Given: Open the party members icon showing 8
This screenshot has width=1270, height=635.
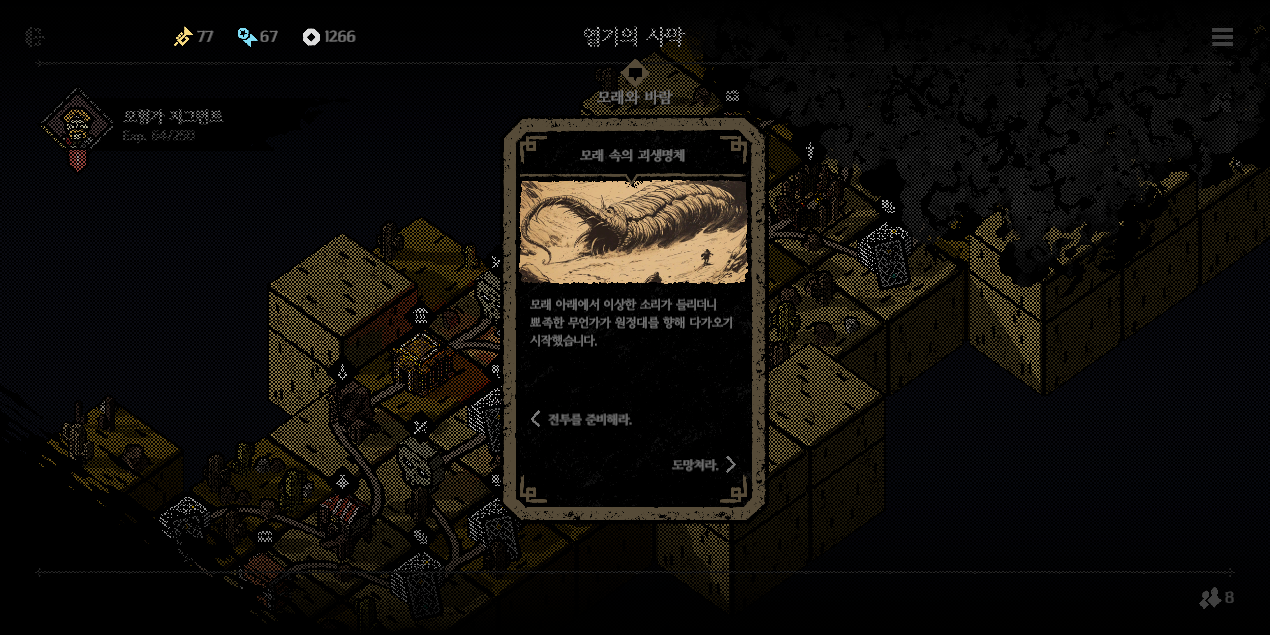Looking at the screenshot, I should click(1216, 598).
